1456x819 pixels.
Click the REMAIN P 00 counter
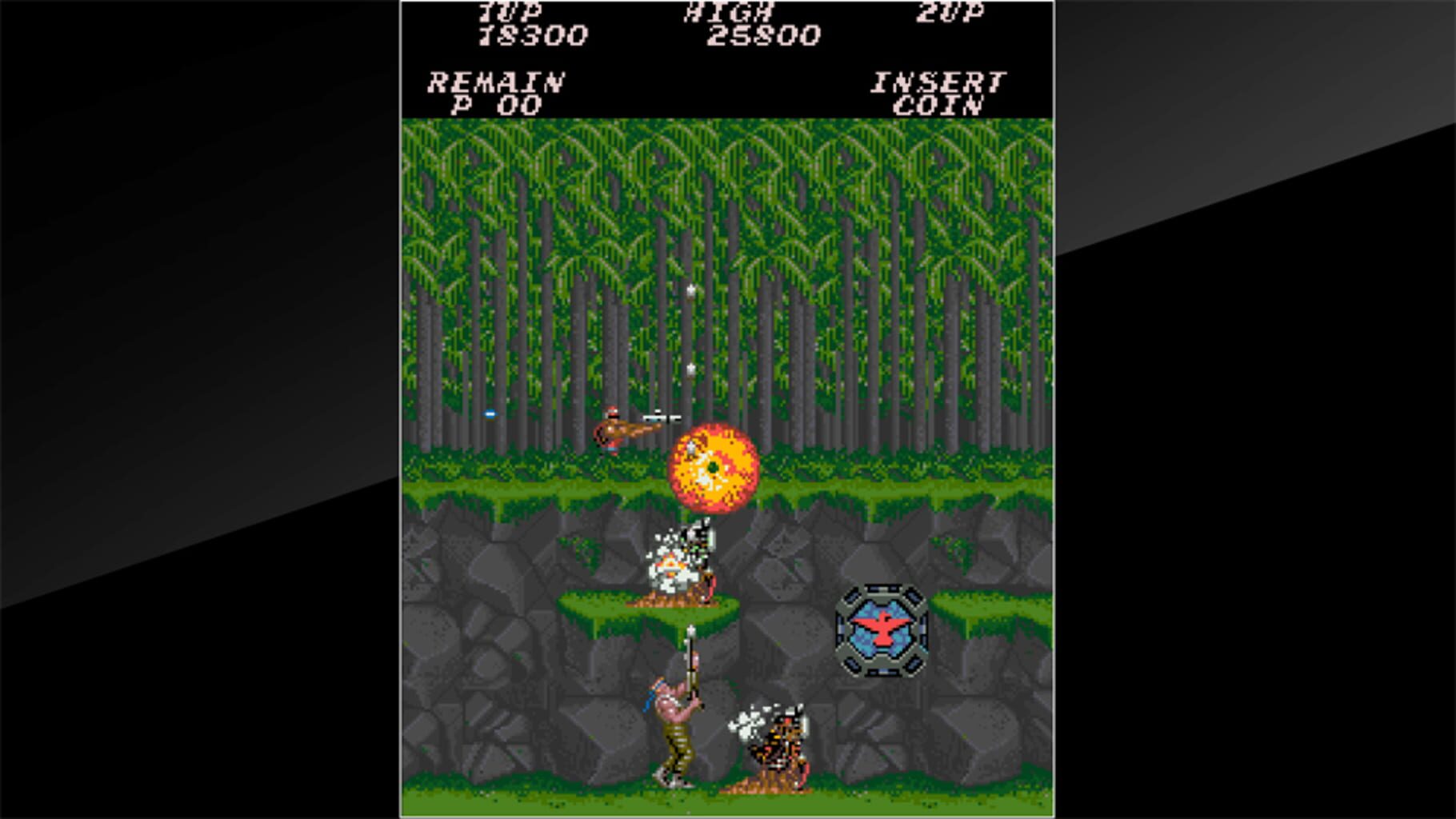[496, 90]
